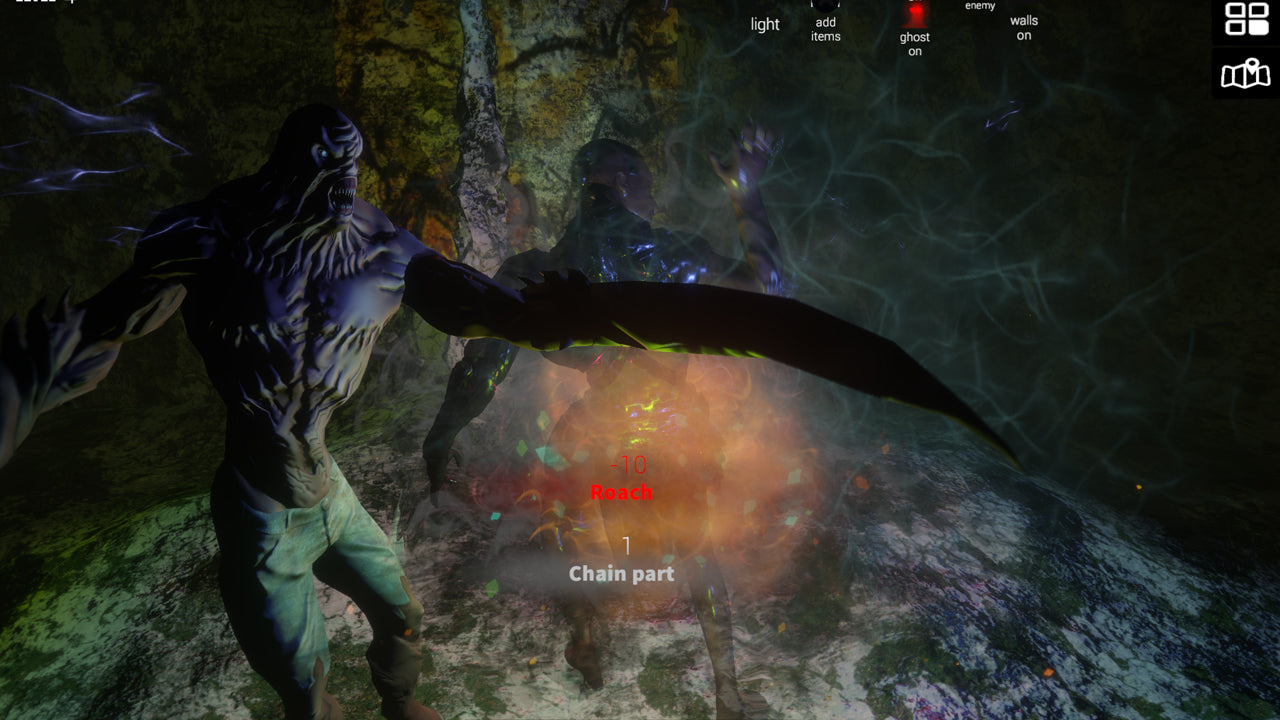
Task: Click the 'light' control
Action: (764, 24)
